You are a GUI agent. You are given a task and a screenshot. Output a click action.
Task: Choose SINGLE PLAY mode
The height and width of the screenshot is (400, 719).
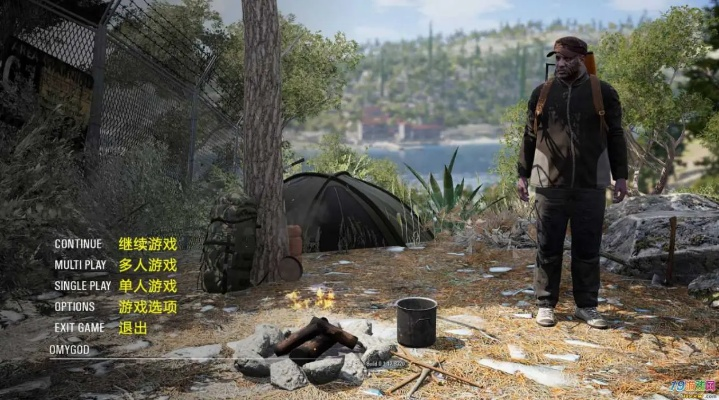coord(83,286)
